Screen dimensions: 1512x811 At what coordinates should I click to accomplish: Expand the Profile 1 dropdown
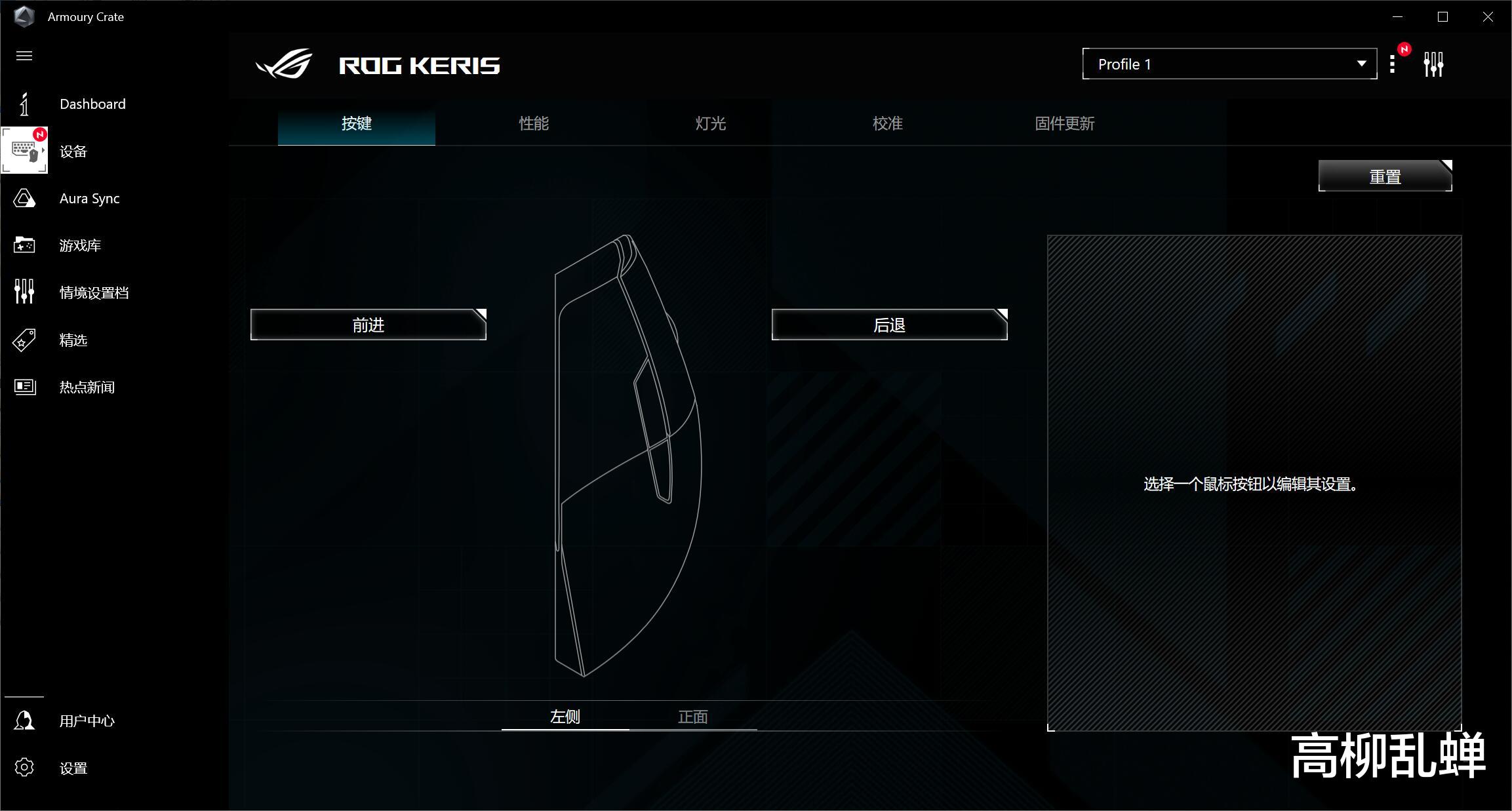point(1229,64)
